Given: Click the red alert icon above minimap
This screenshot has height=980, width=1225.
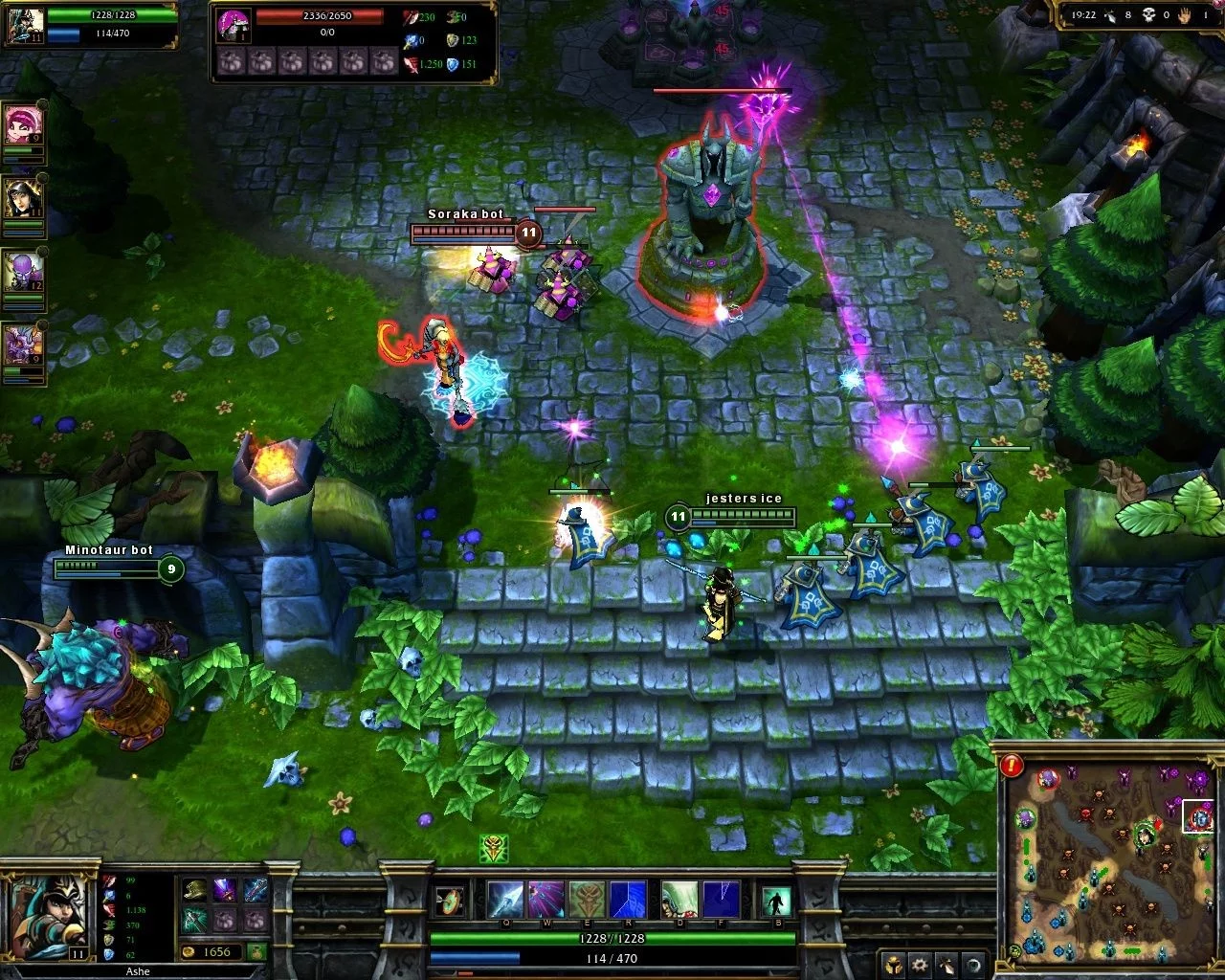Looking at the screenshot, I should tap(1012, 765).
